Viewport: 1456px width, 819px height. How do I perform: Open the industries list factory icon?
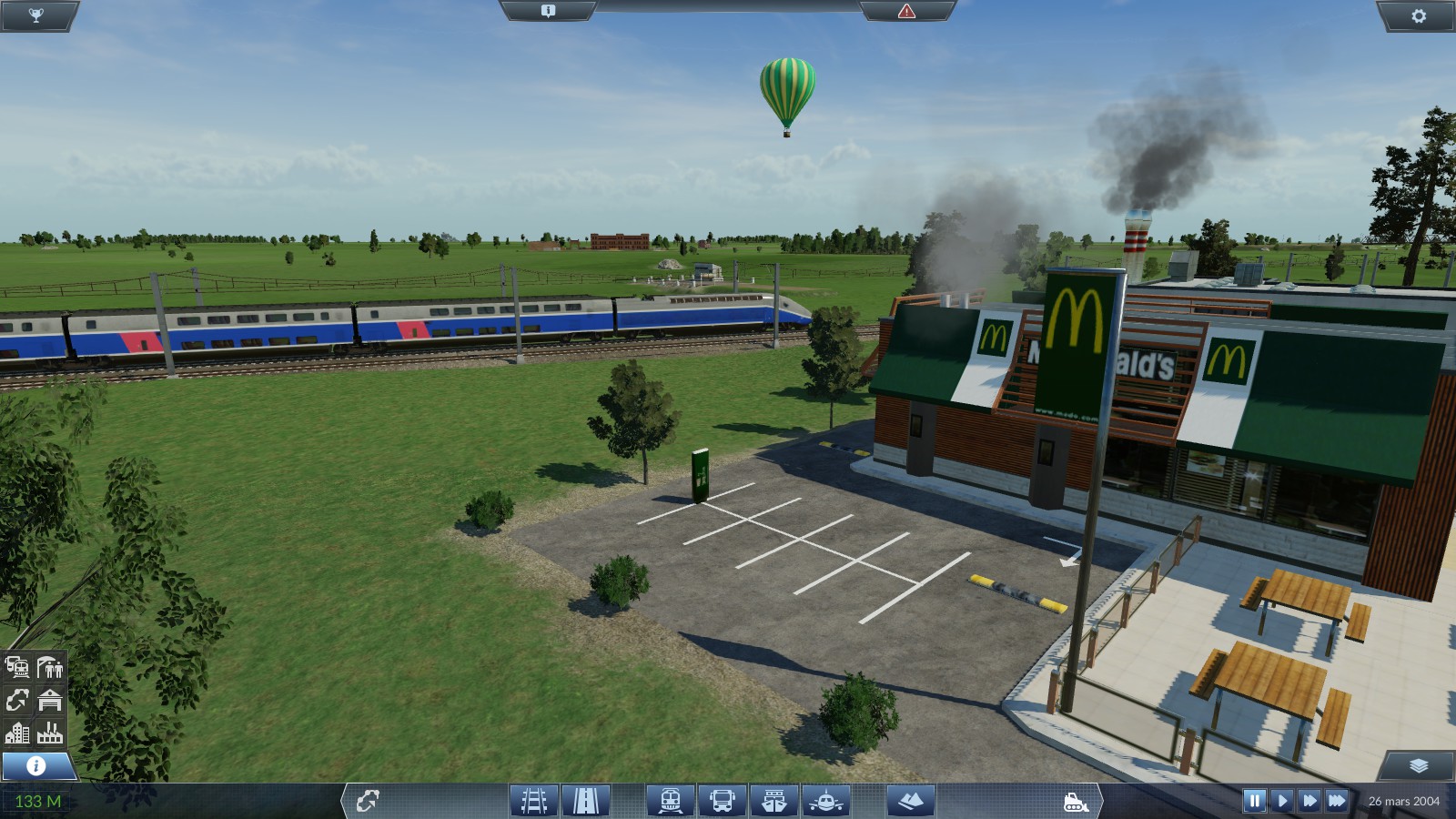(50, 733)
